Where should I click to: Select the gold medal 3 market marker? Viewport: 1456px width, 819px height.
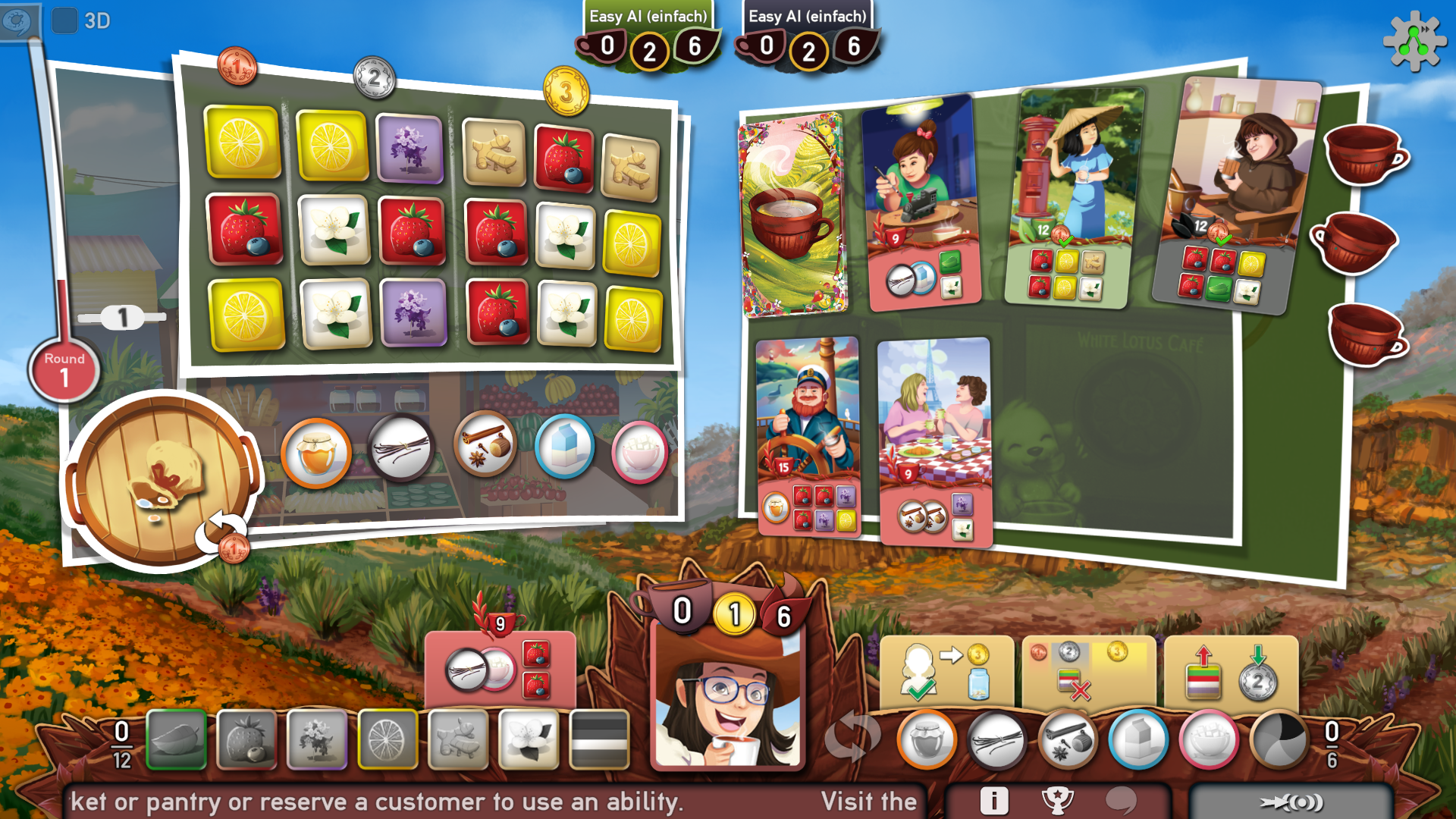coord(564,93)
